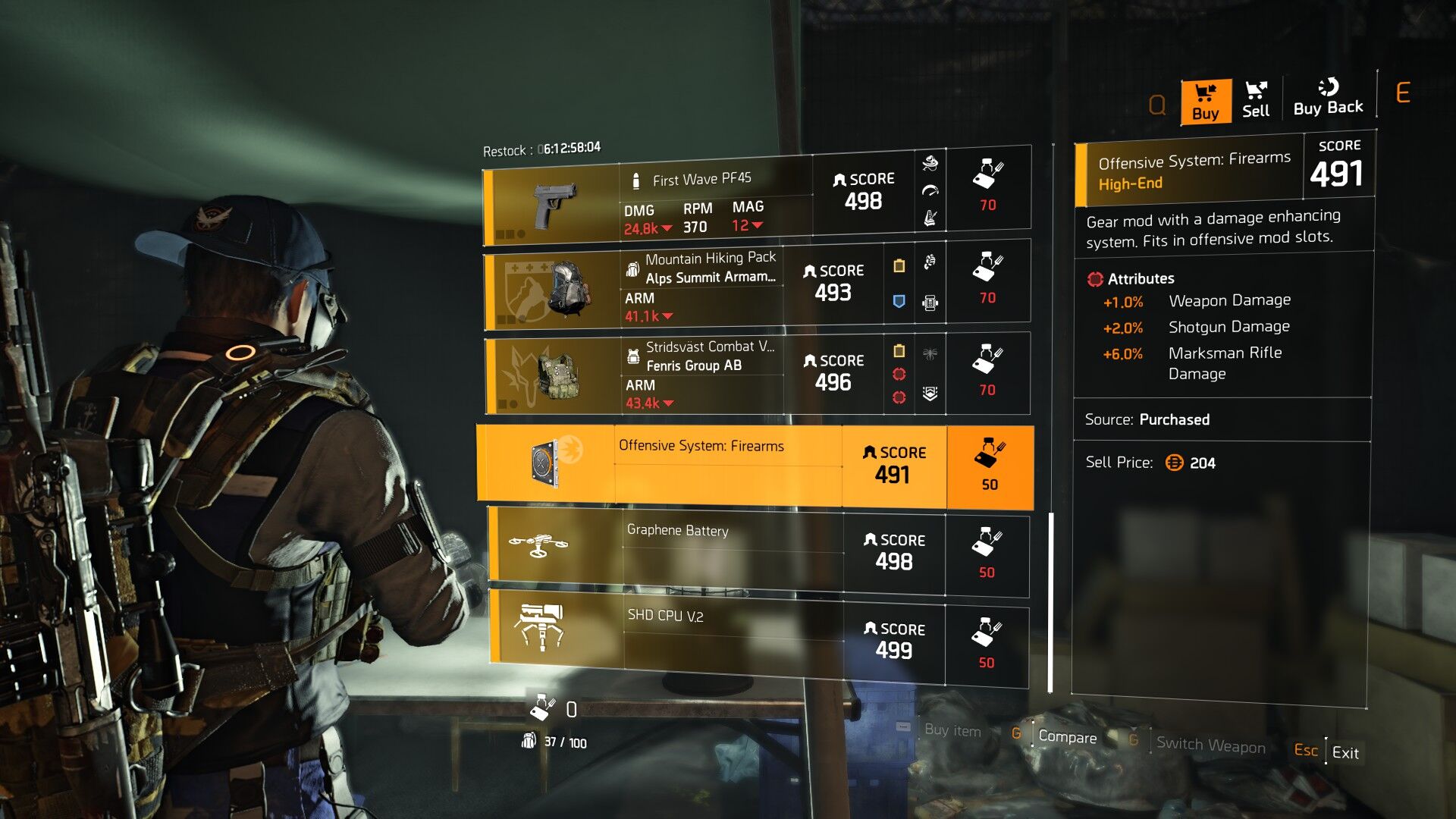
Task: Click the Compare option
Action: (x=1066, y=737)
